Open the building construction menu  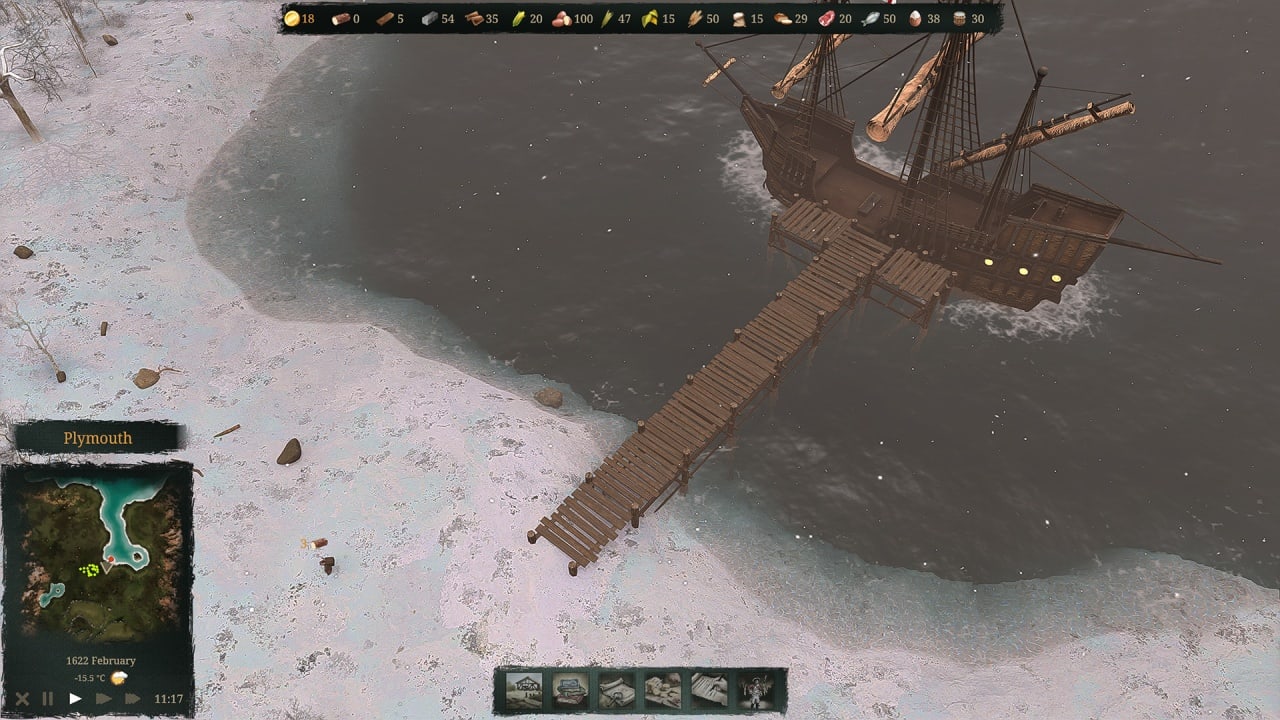(524, 690)
